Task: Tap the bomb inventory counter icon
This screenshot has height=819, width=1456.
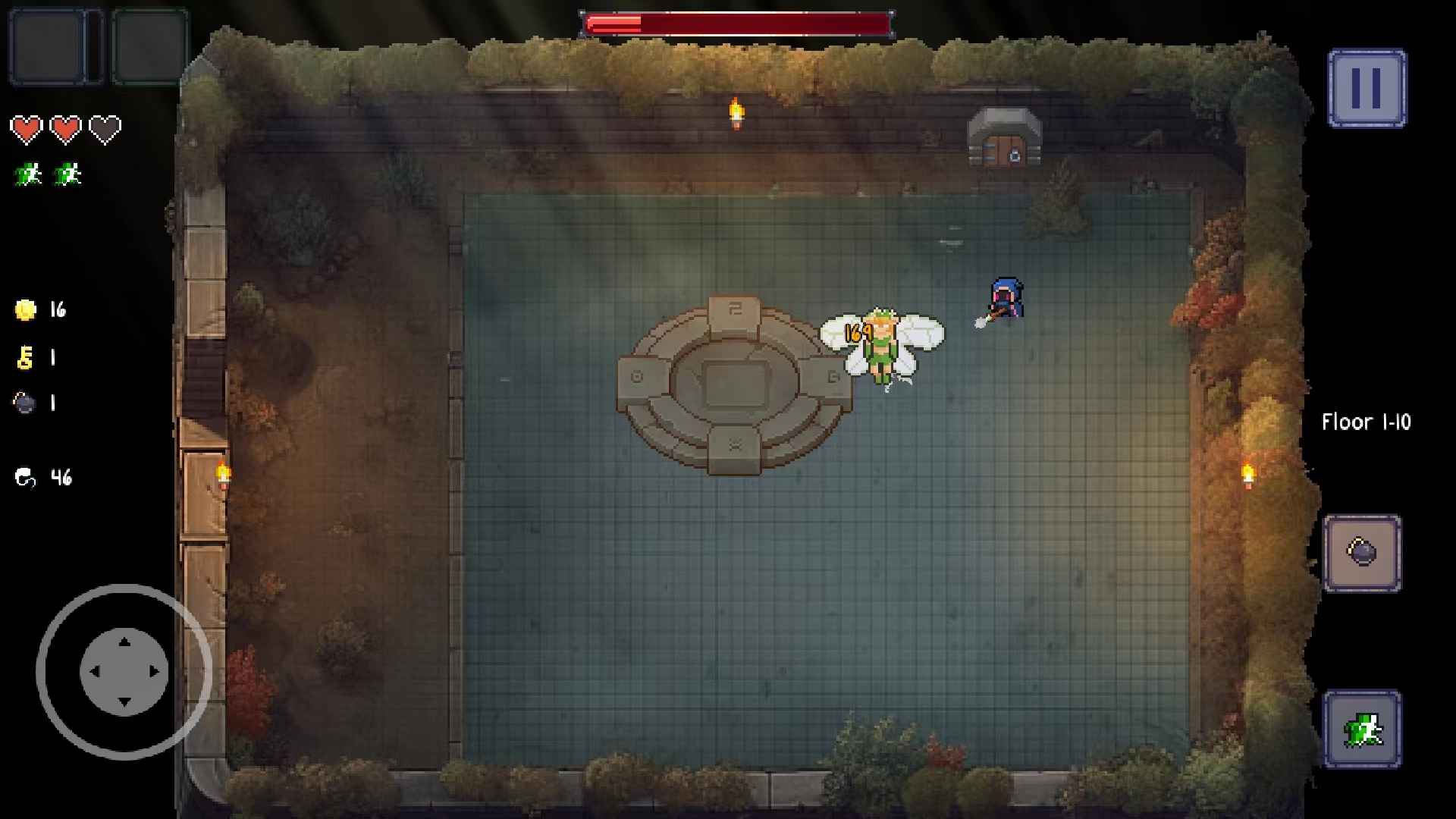Action: coord(25,403)
